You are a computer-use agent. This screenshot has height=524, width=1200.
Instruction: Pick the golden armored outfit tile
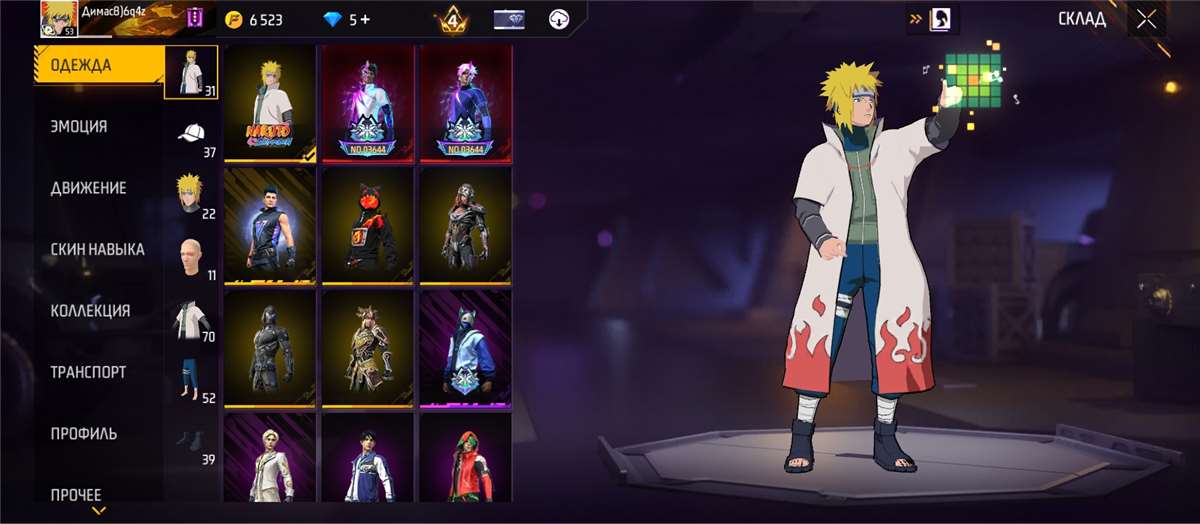pos(367,348)
